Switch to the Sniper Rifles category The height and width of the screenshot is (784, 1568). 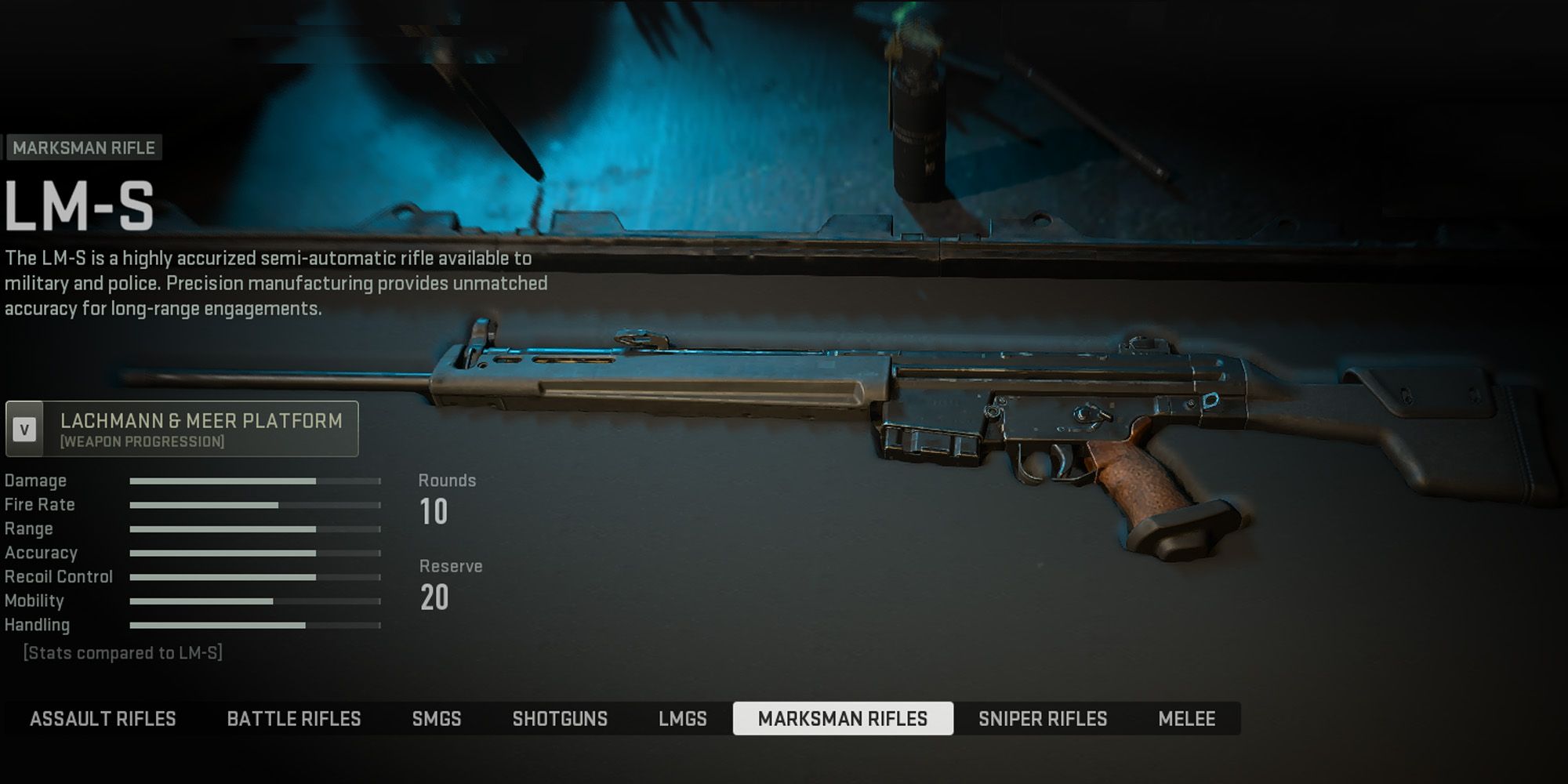[x=1044, y=718]
